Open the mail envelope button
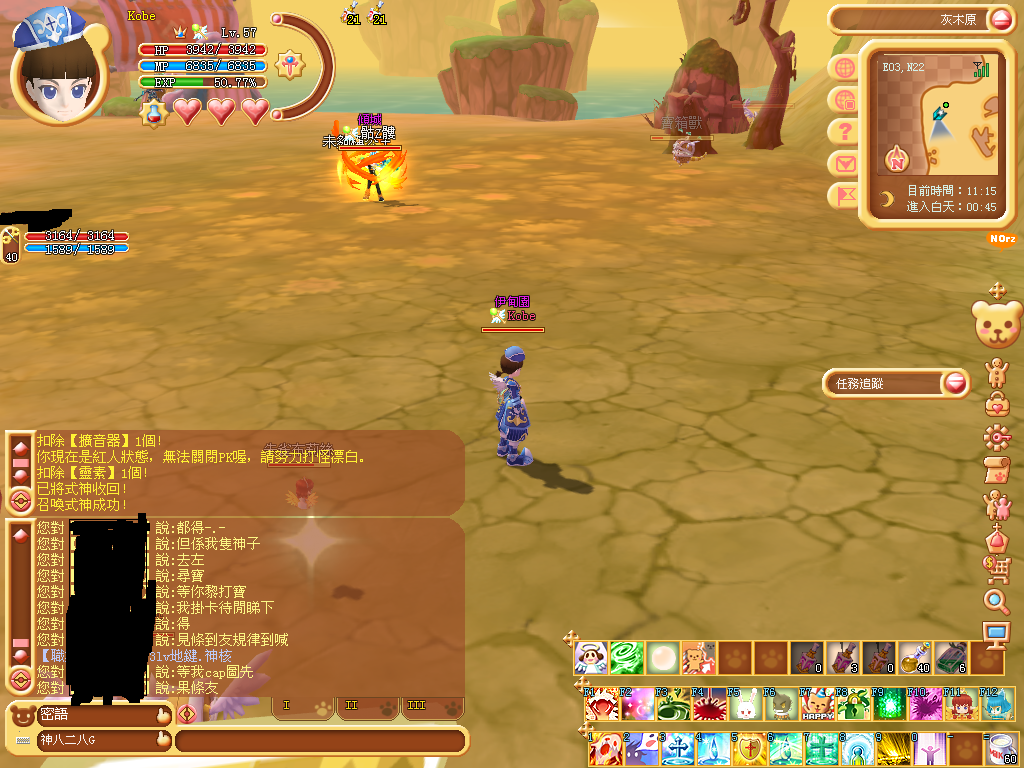Screen dimensions: 1024x768 coord(844,163)
